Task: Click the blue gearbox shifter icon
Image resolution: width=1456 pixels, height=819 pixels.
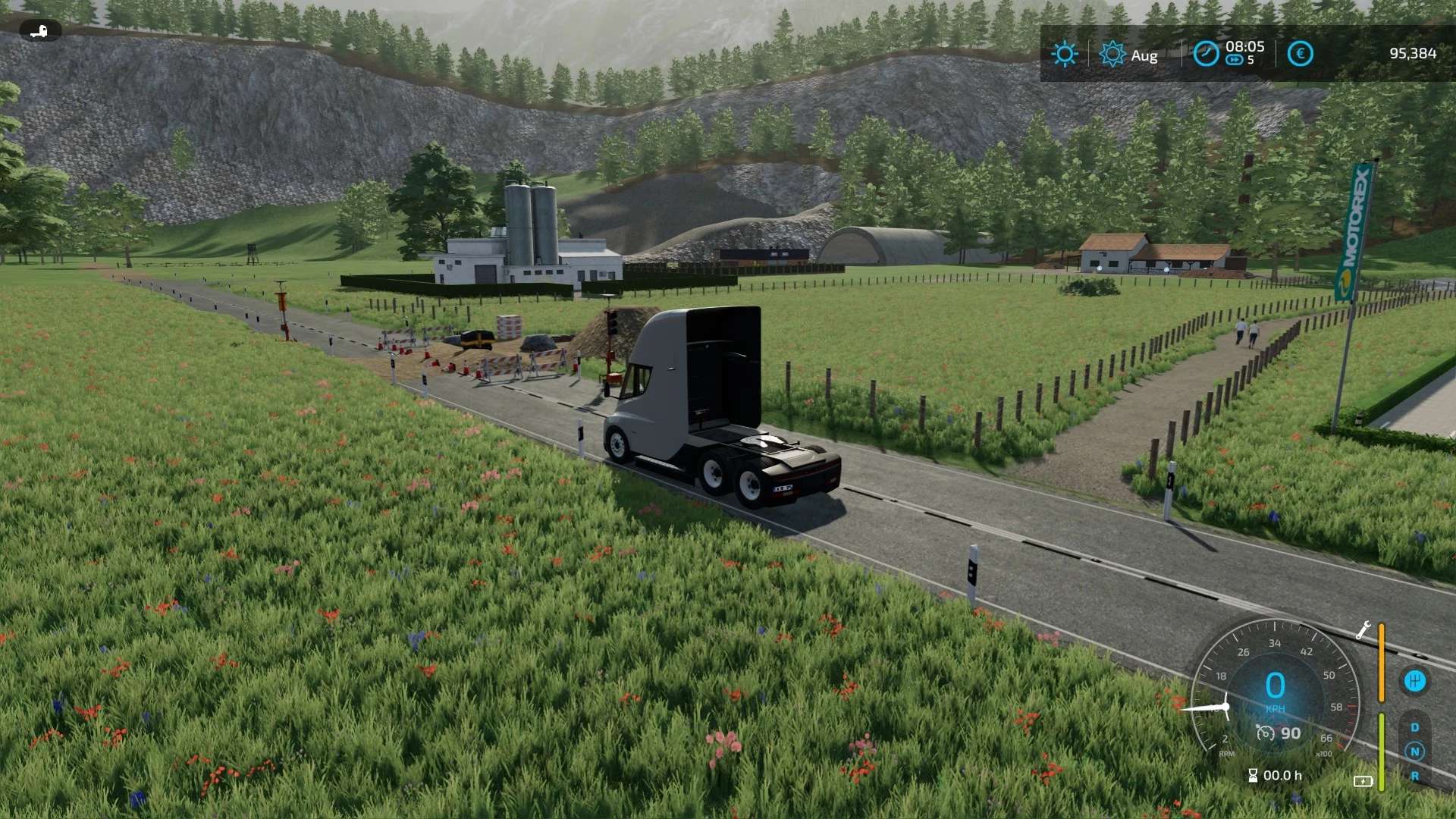Action: click(1414, 681)
